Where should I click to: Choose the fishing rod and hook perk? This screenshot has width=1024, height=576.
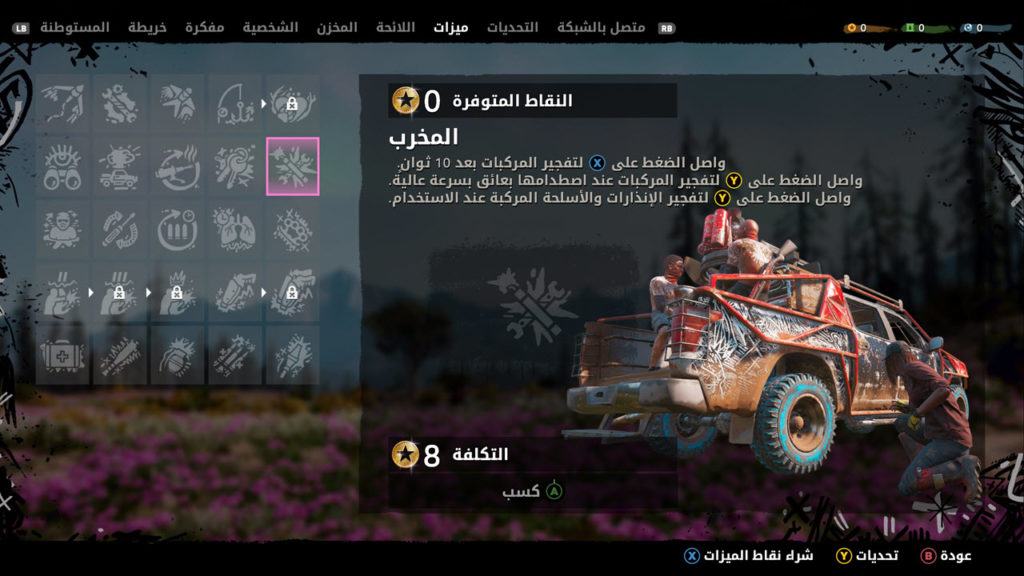coord(235,102)
